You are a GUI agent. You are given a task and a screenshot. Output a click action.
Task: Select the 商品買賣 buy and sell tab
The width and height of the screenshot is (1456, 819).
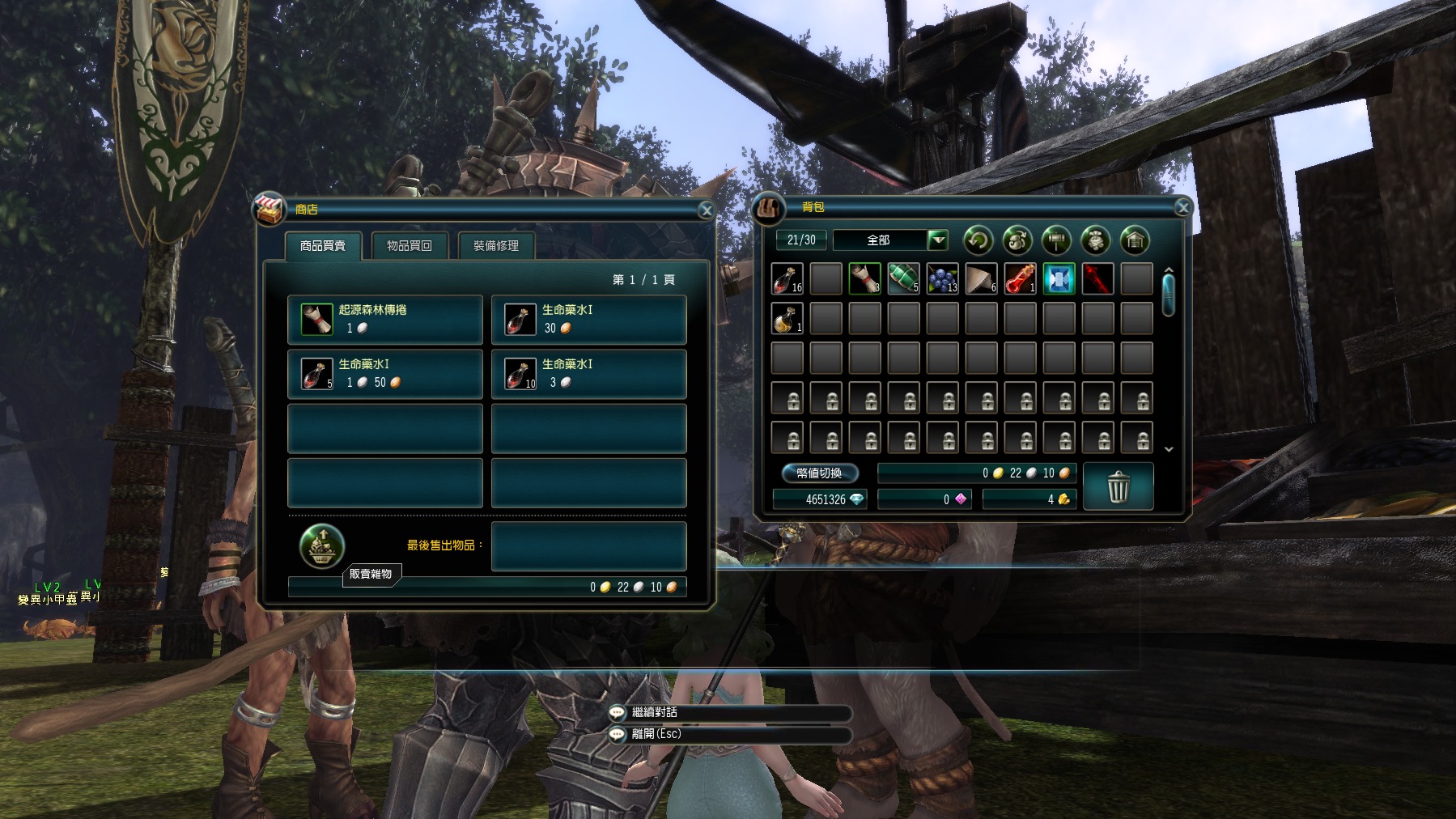tap(322, 246)
